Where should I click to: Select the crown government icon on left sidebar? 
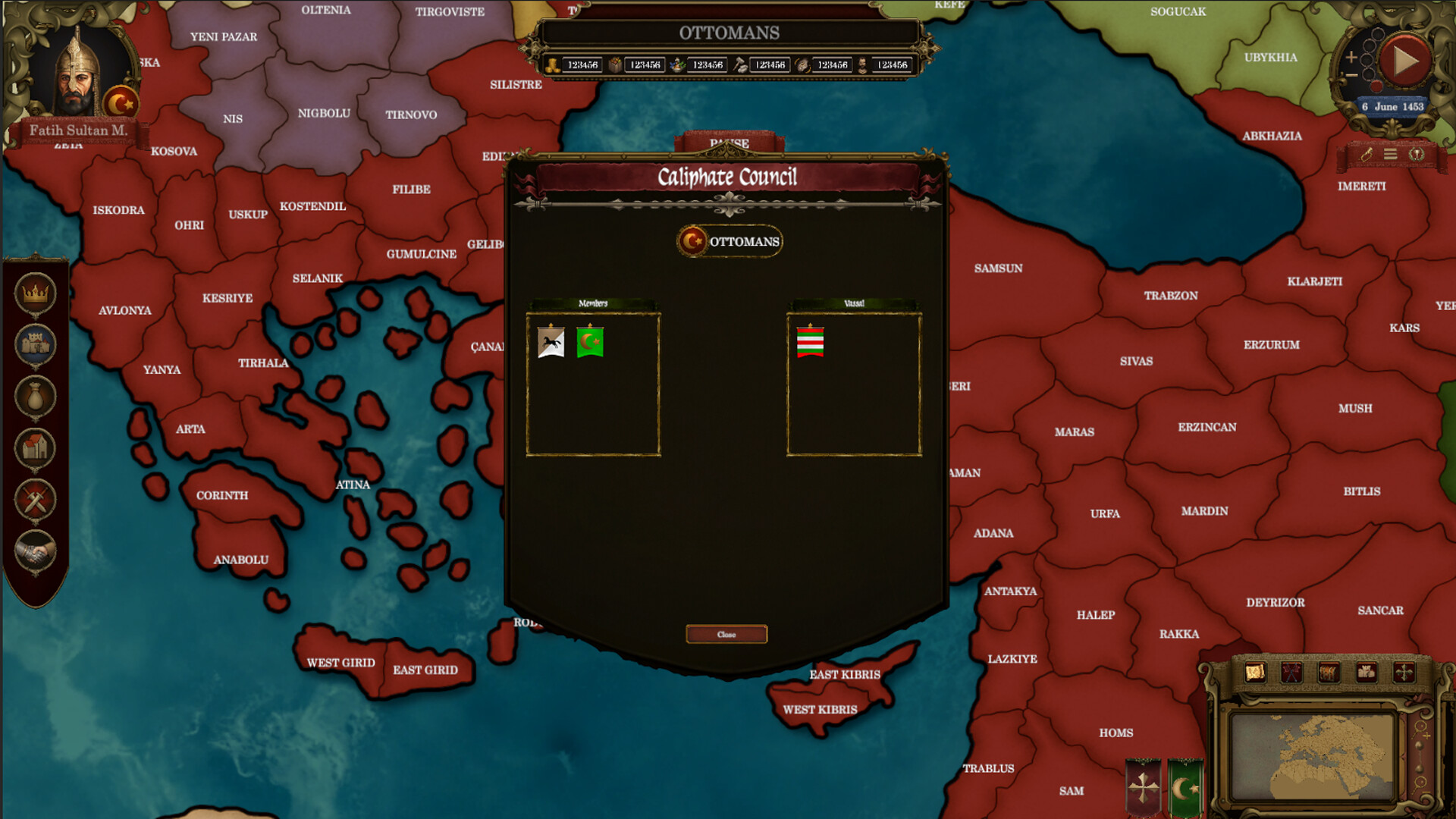tap(36, 290)
